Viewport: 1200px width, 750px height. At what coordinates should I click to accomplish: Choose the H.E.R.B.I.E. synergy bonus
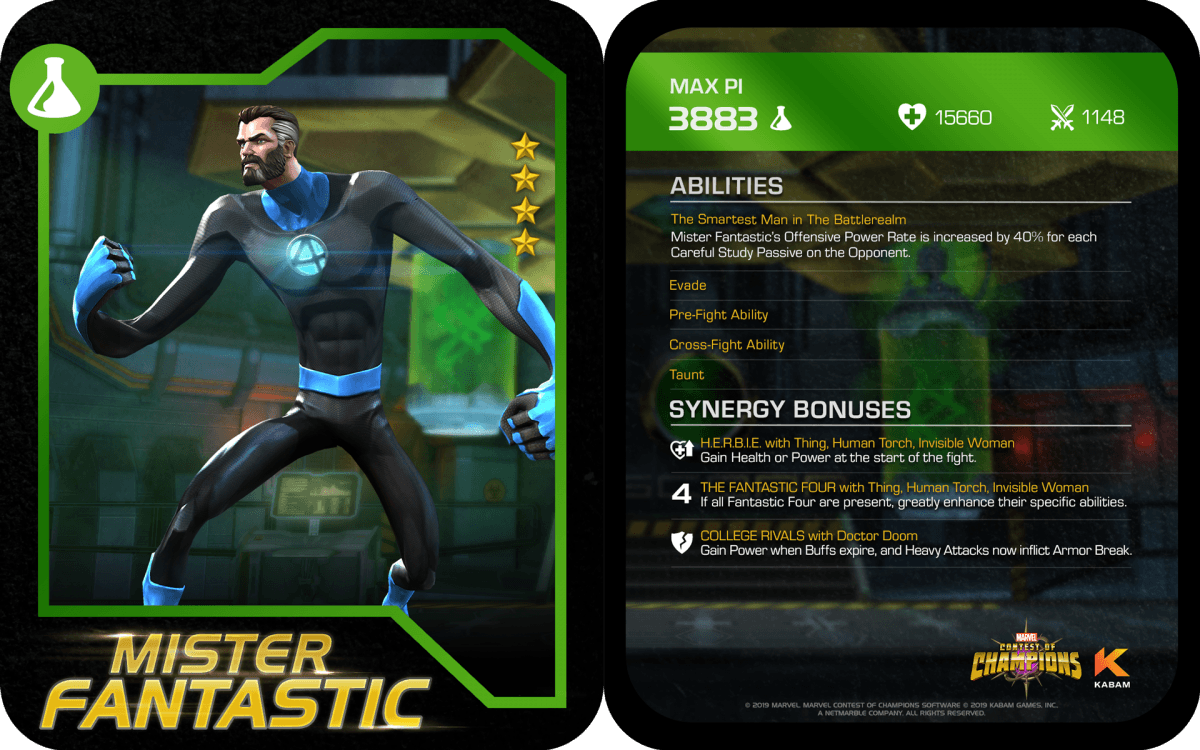tap(857, 443)
